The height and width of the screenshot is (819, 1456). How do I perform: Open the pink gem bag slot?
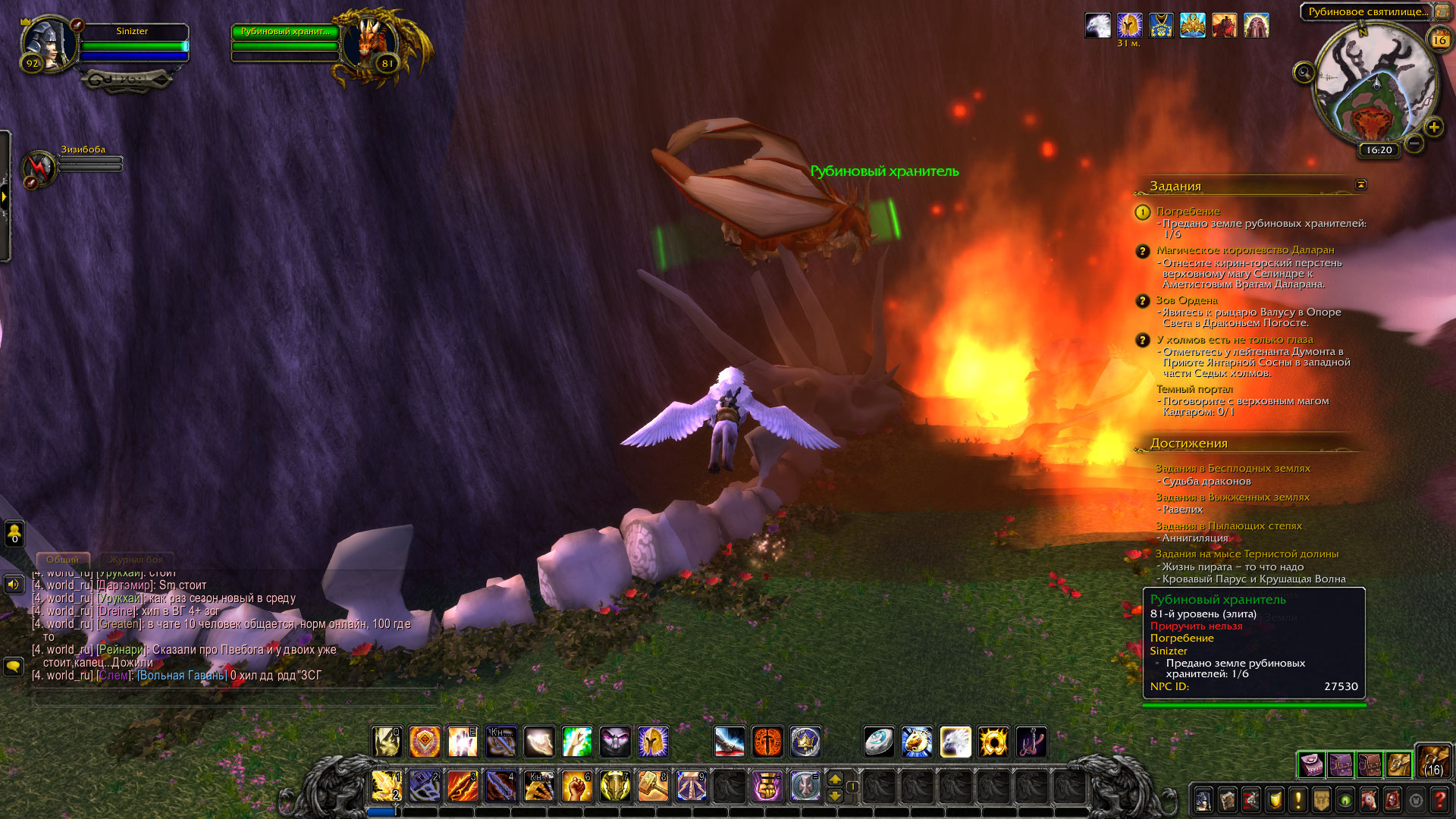1311,765
